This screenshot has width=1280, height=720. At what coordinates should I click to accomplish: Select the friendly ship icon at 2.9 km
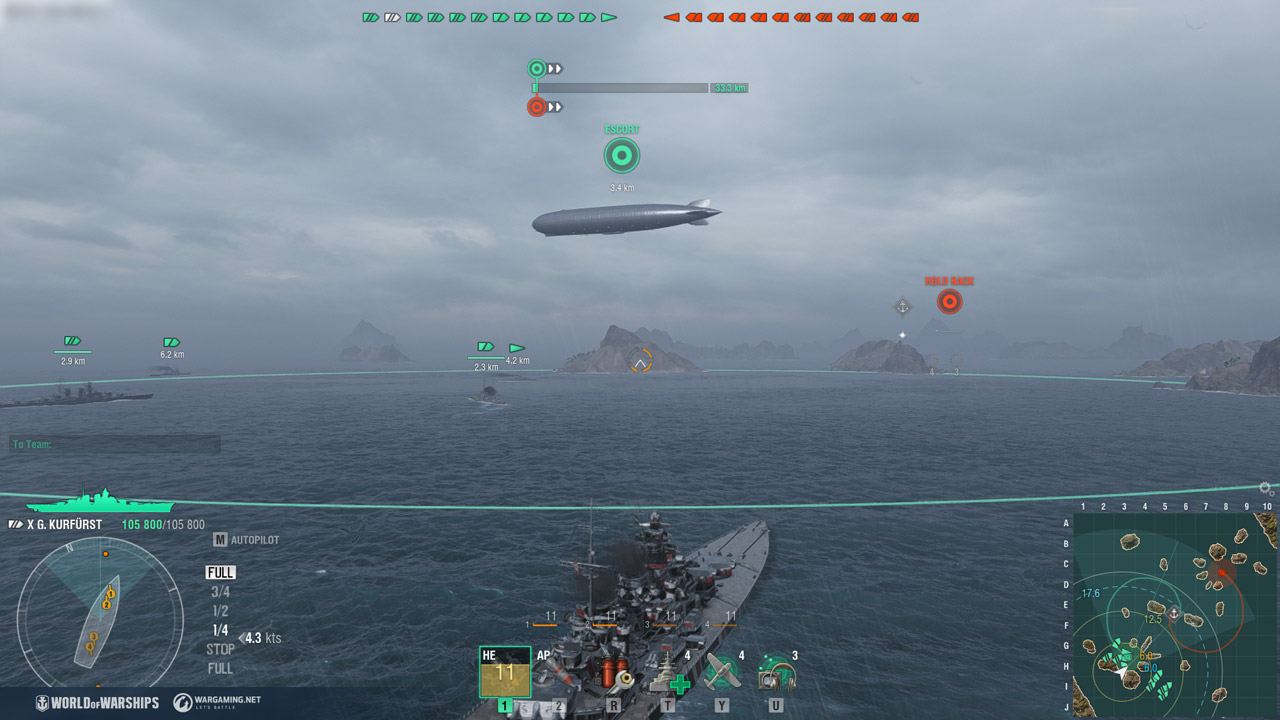click(x=70, y=339)
